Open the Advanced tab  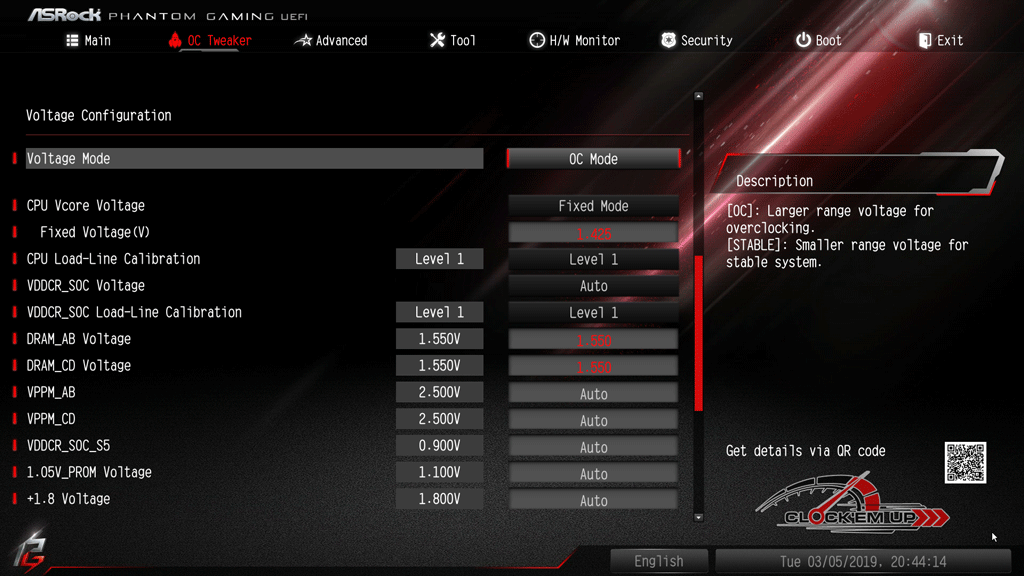(x=331, y=41)
